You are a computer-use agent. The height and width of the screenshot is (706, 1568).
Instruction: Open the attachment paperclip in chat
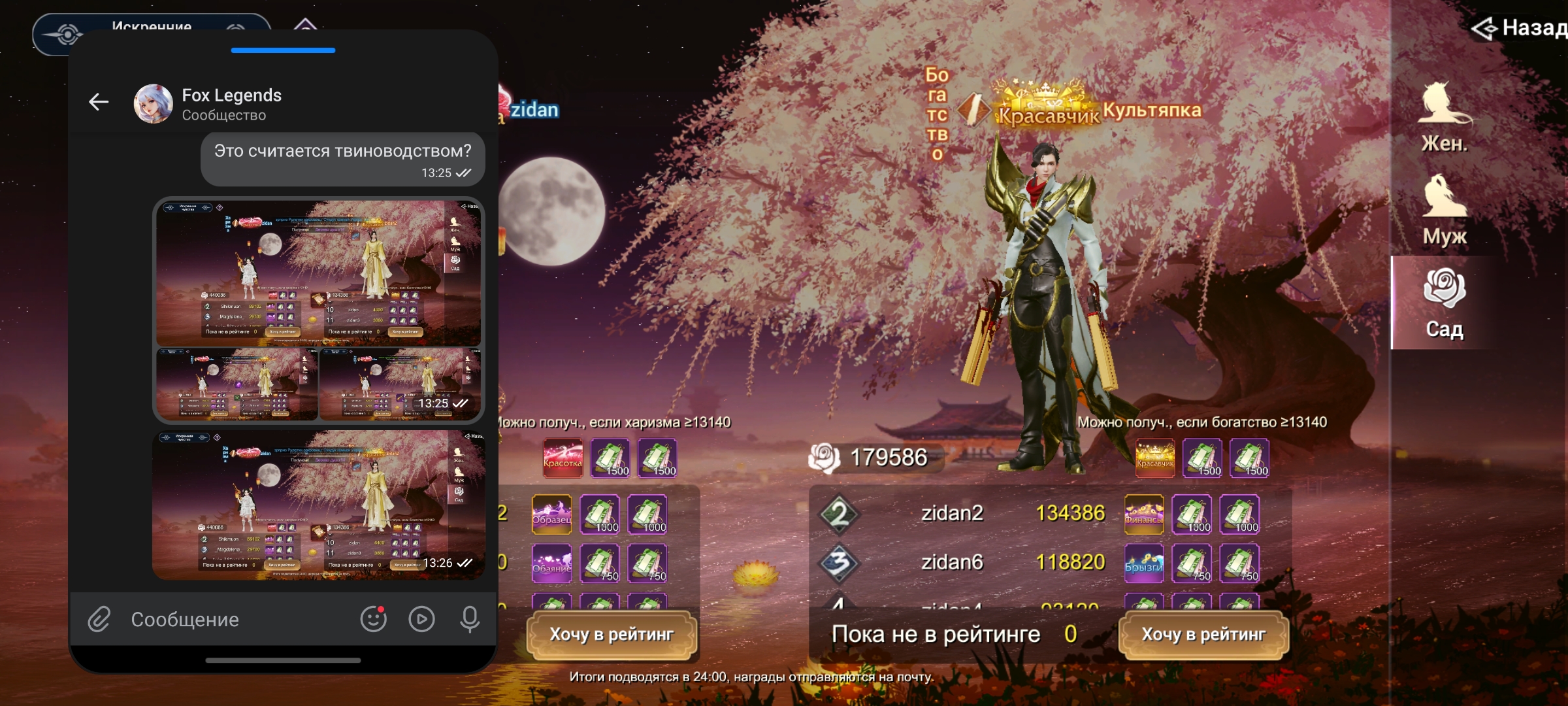tap(99, 619)
